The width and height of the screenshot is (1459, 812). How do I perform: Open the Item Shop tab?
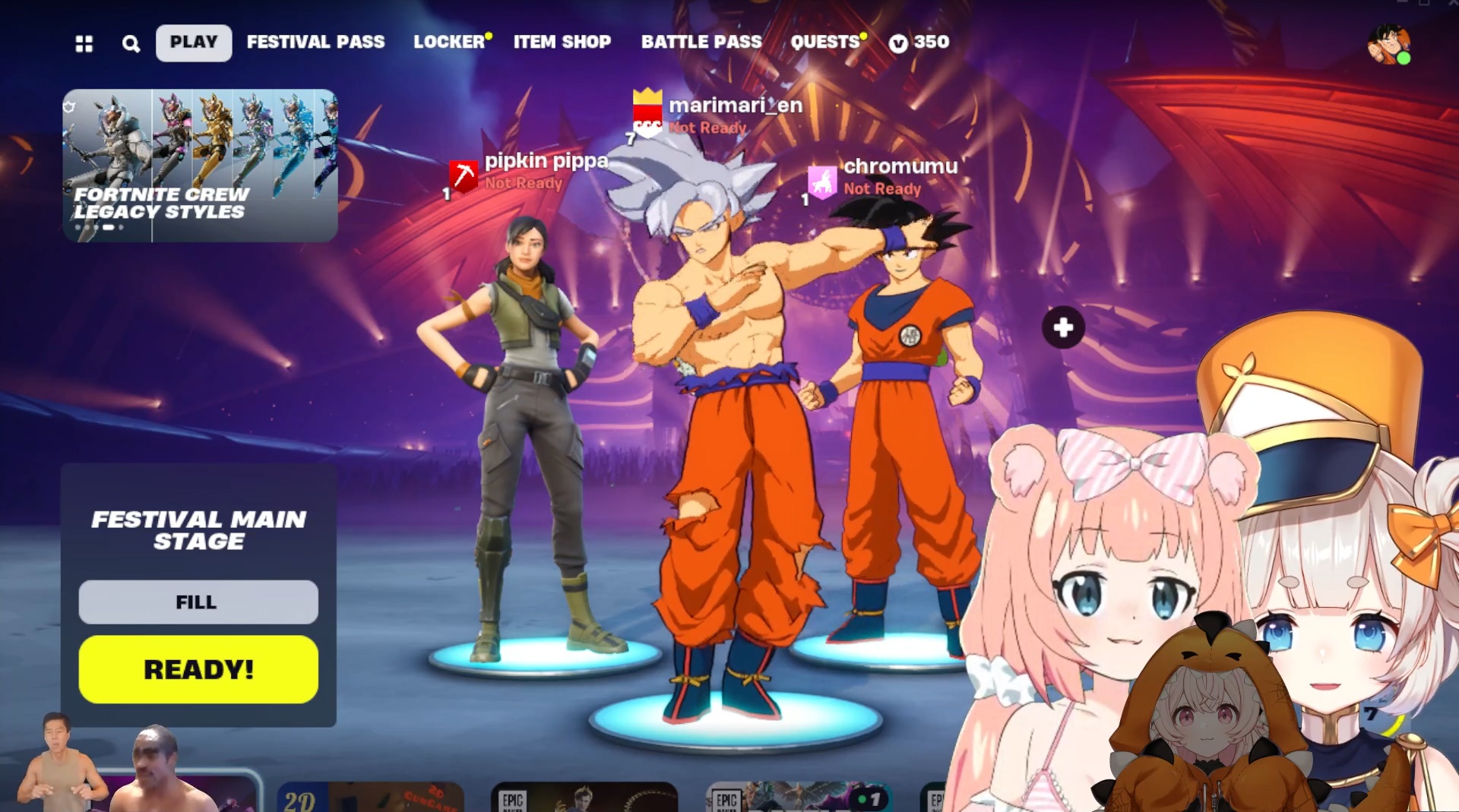coord(562,43)
